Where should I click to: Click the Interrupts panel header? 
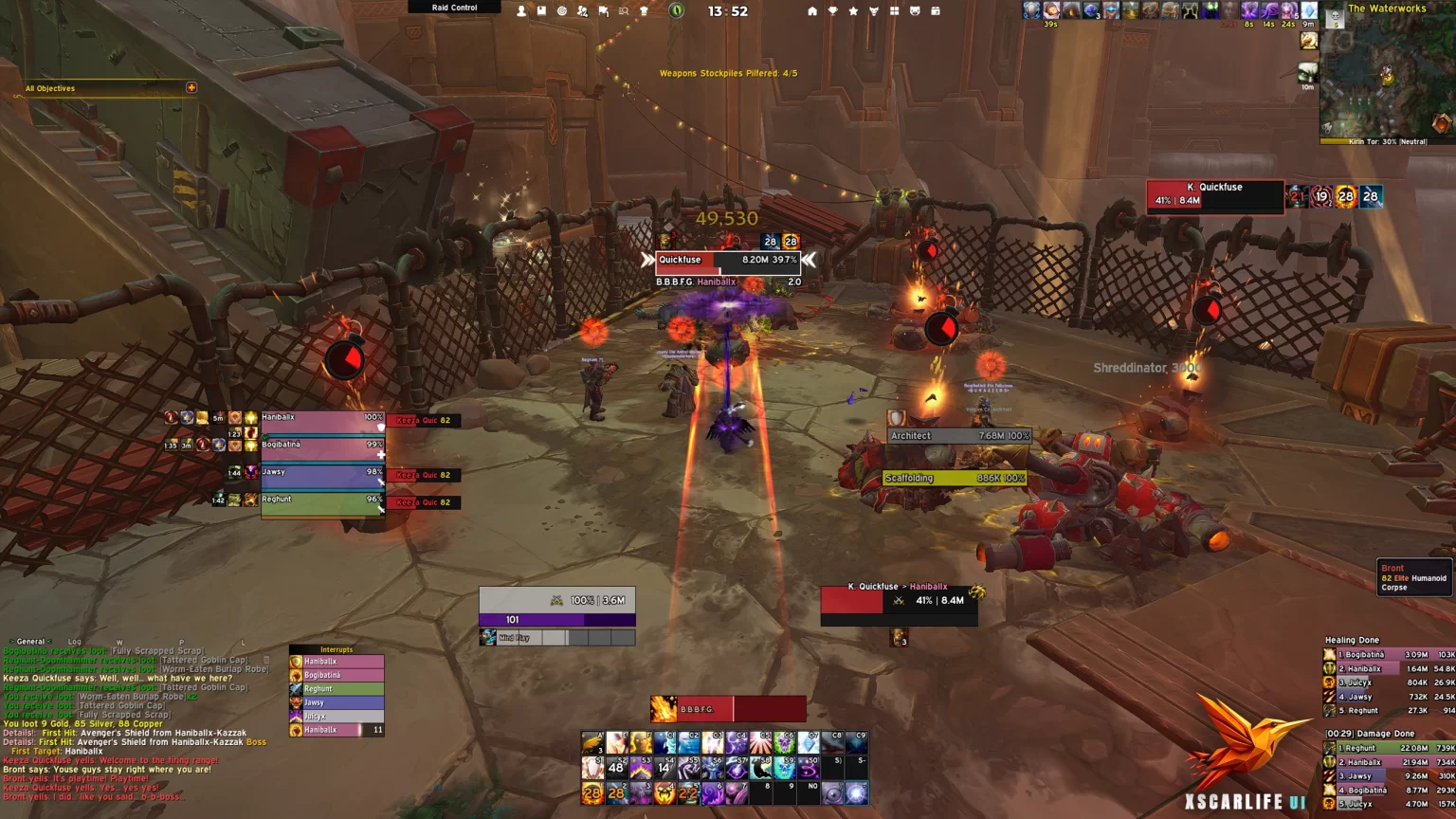[x=337, y=648]
